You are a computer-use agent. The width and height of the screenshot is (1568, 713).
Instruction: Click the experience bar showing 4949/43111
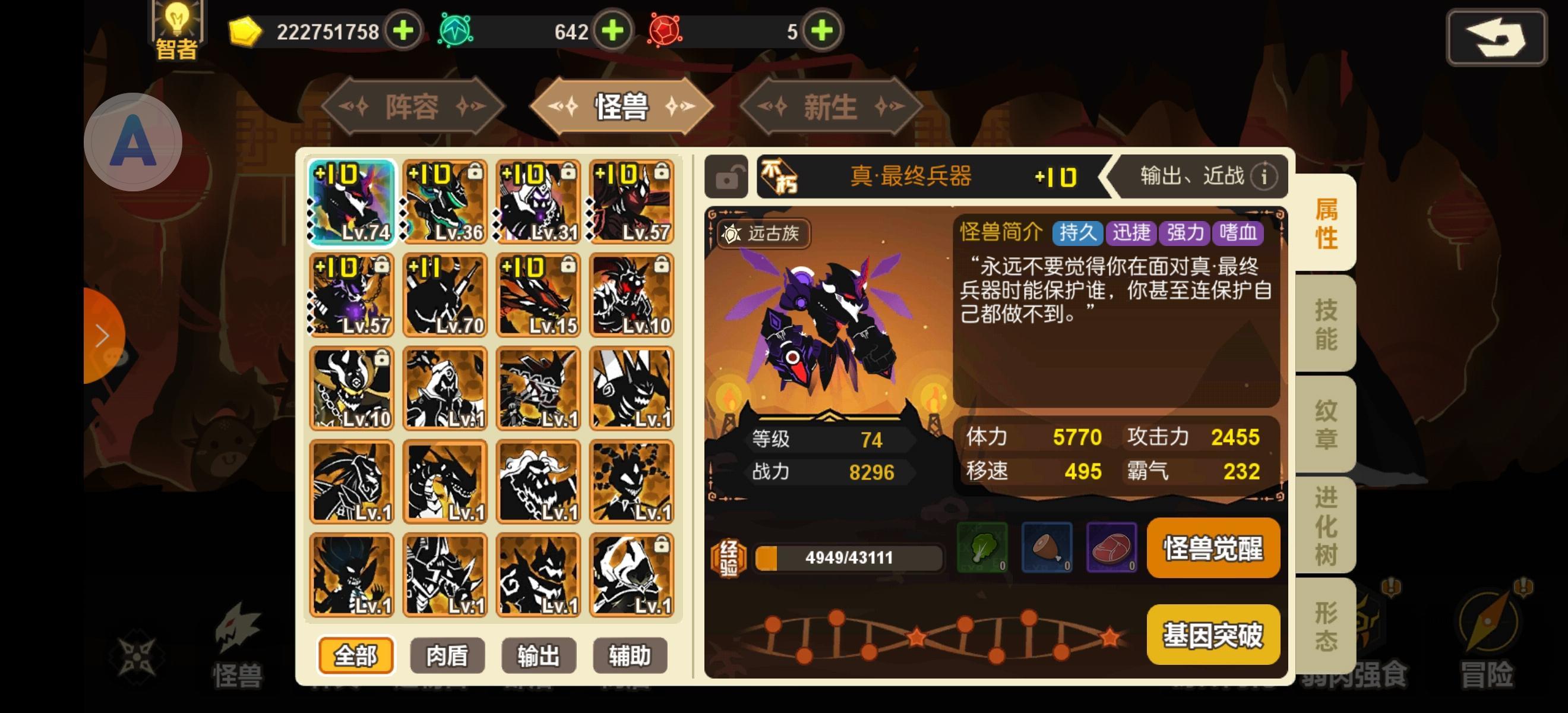[846, 559]
